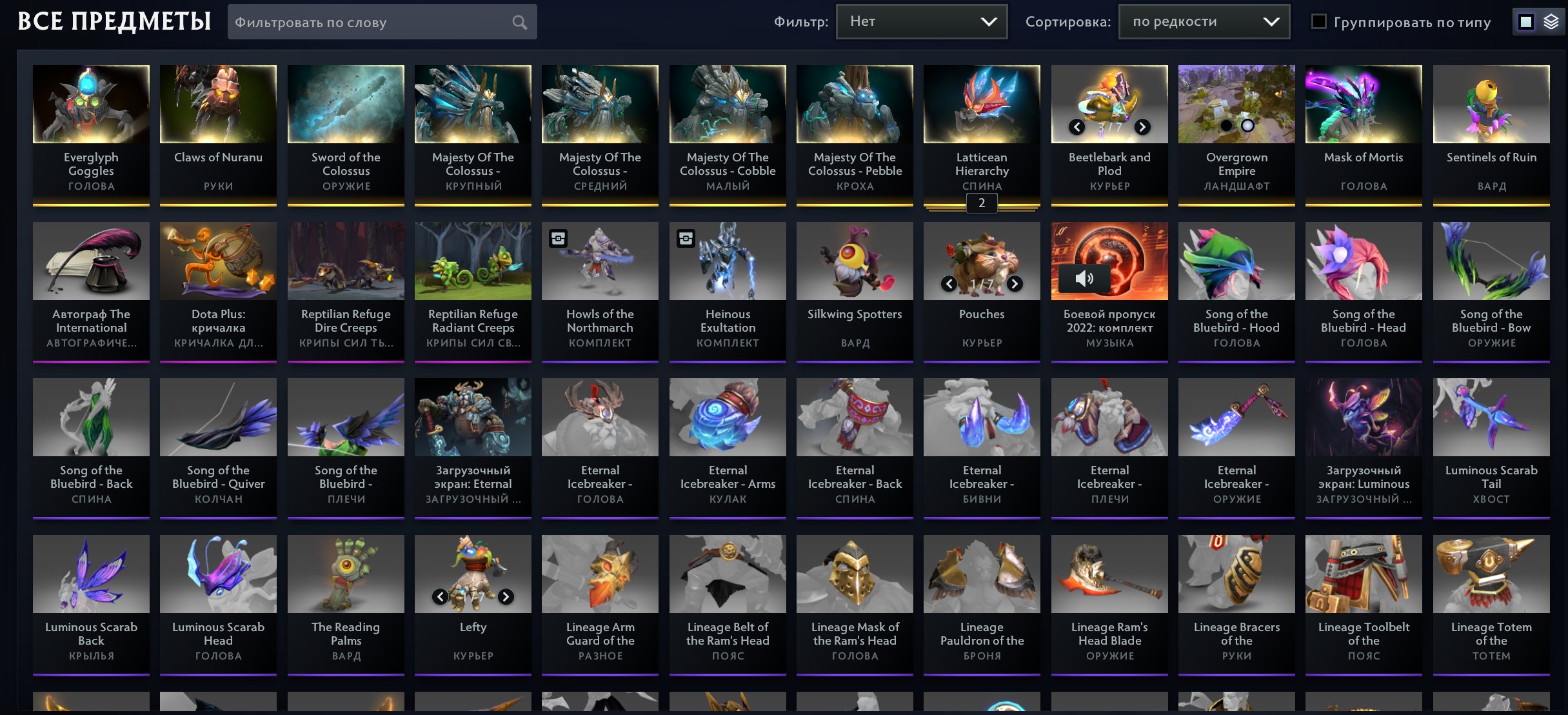This screenshot has width=1568, height=715.
Task: Click the search magnifier icon
Action: (x=520, y=21)
